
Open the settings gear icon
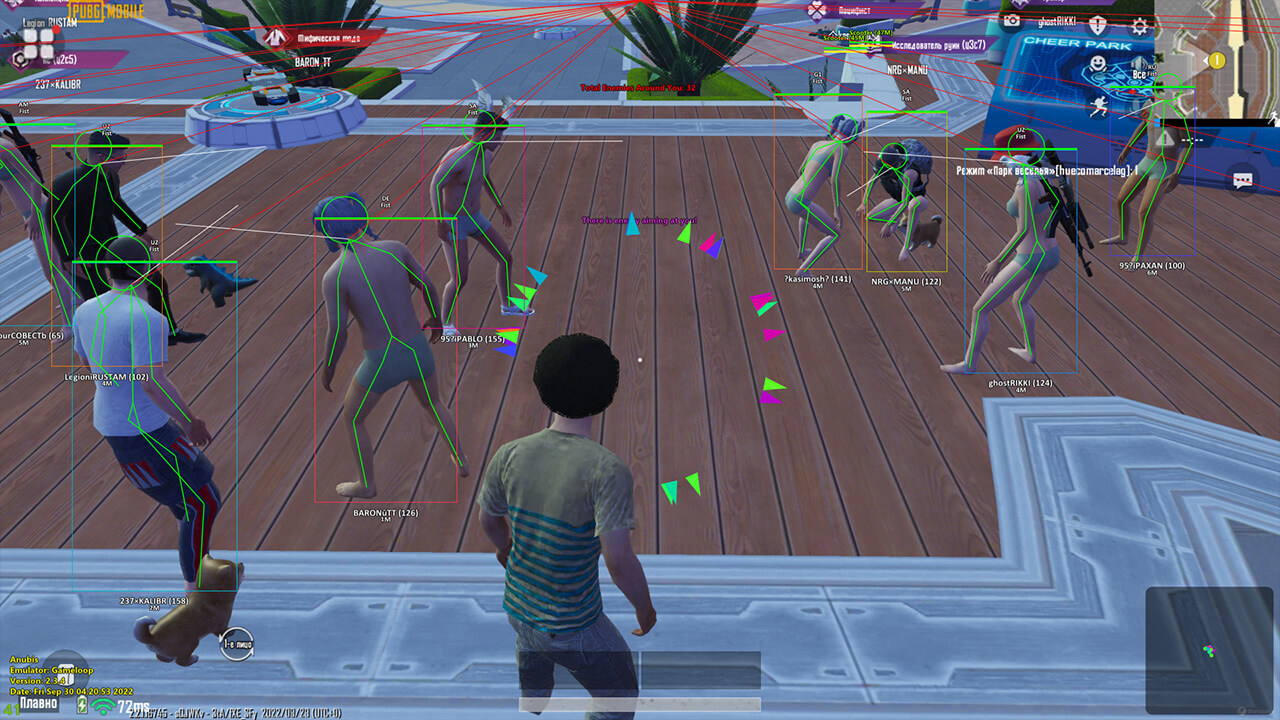click(x=1140, y=25)
